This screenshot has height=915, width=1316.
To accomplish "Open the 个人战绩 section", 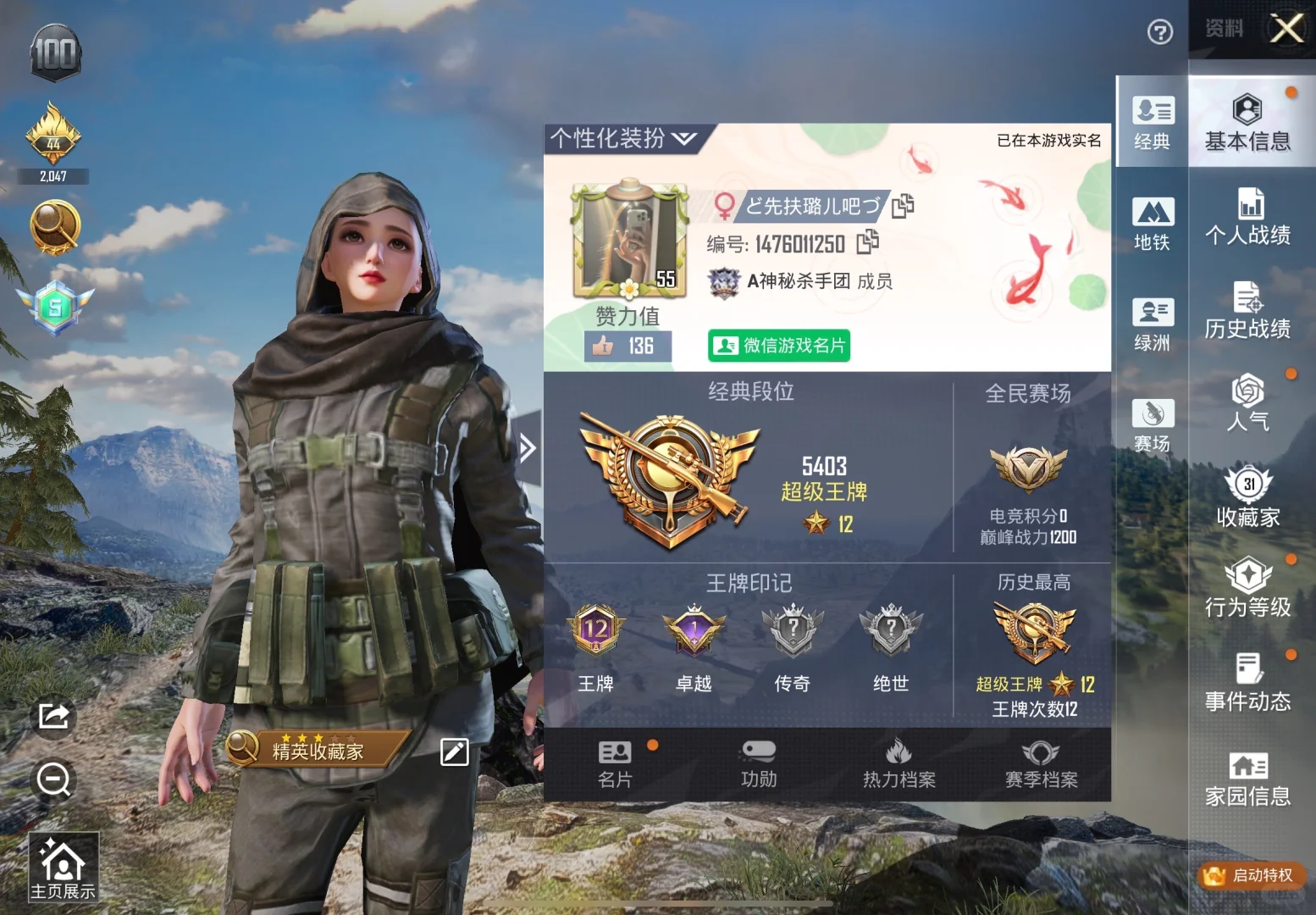I will point(1247,218).
